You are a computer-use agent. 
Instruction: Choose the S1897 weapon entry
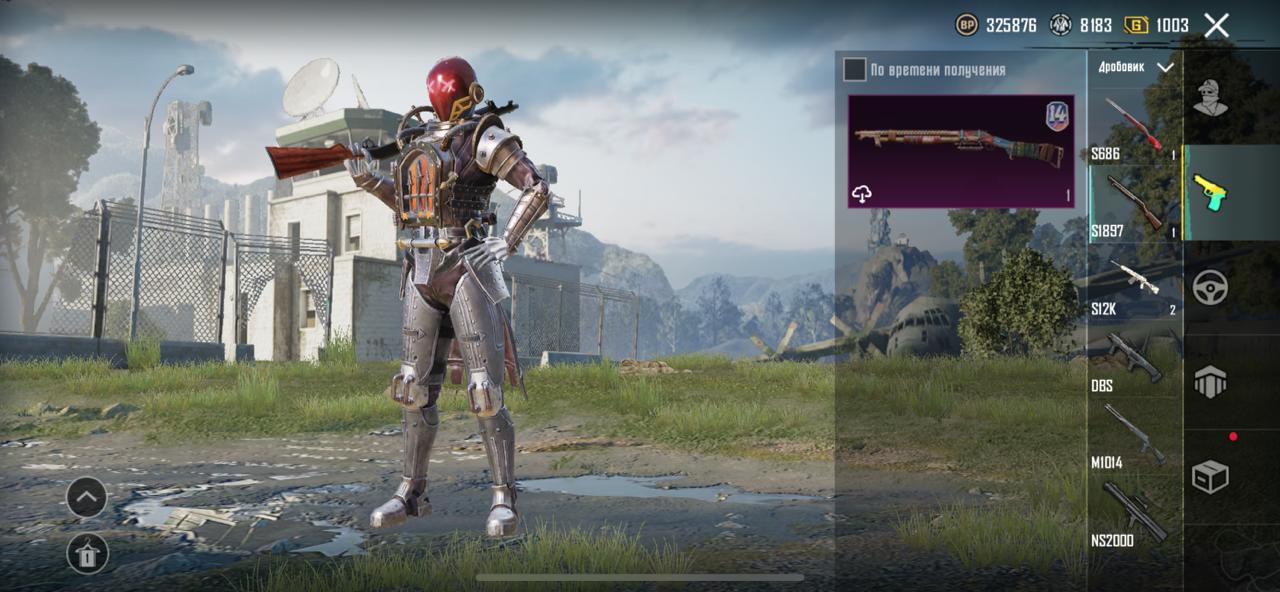[x=1134, y=206]
